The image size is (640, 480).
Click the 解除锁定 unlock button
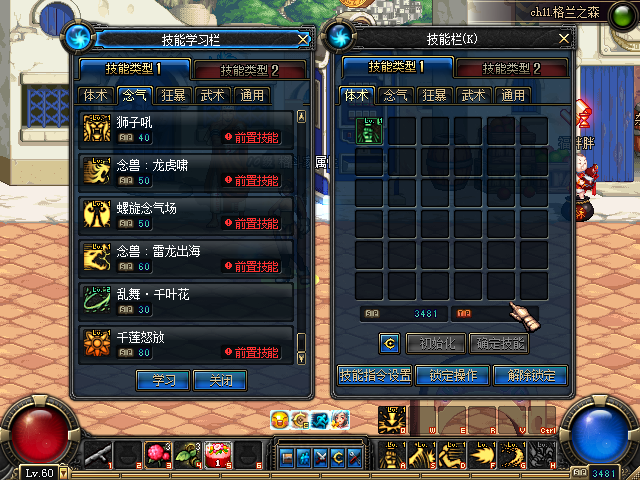[530, 376]
